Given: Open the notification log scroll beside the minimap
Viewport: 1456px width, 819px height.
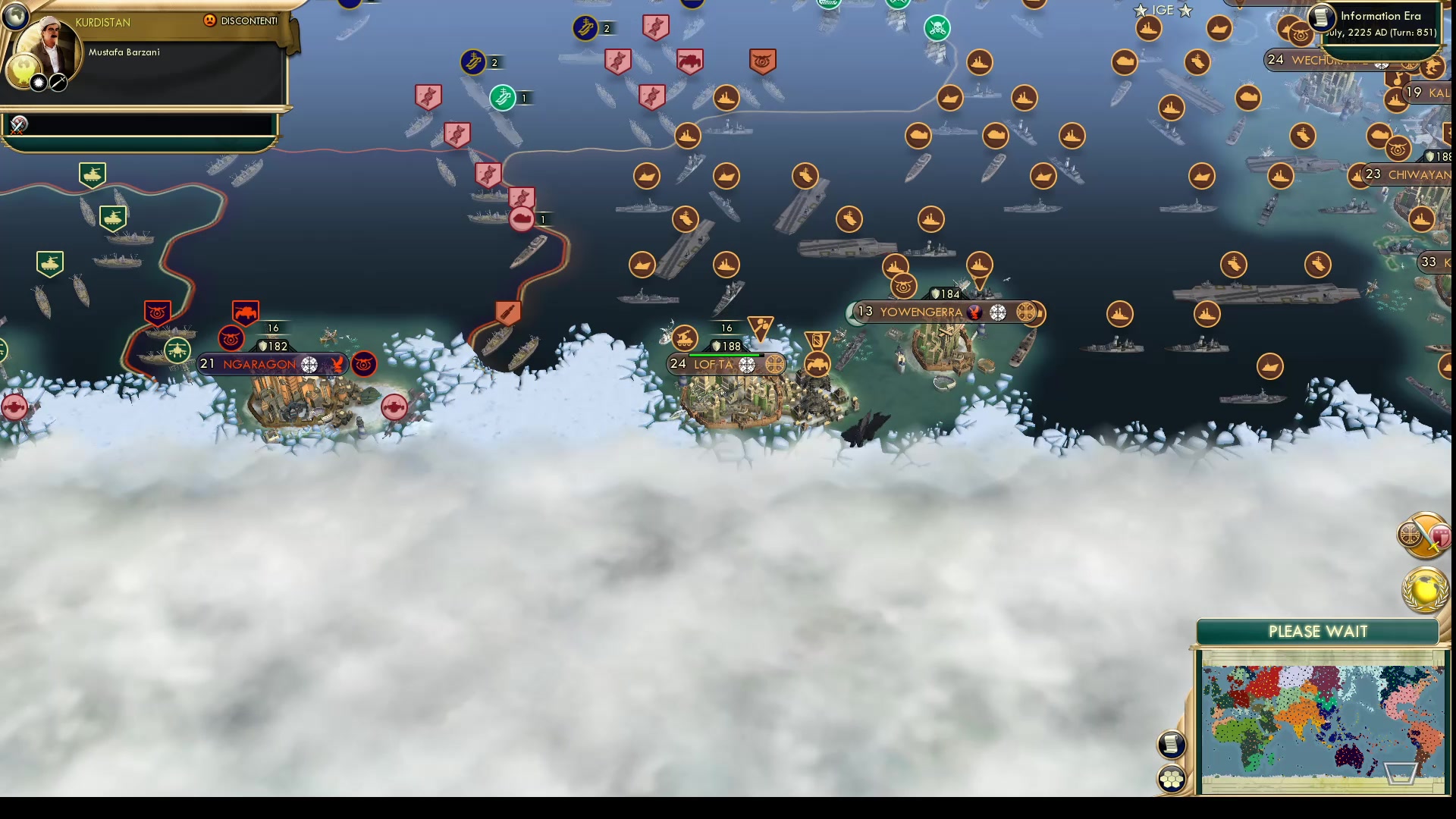Looking at the screenshot, I should pos(1172,744).
